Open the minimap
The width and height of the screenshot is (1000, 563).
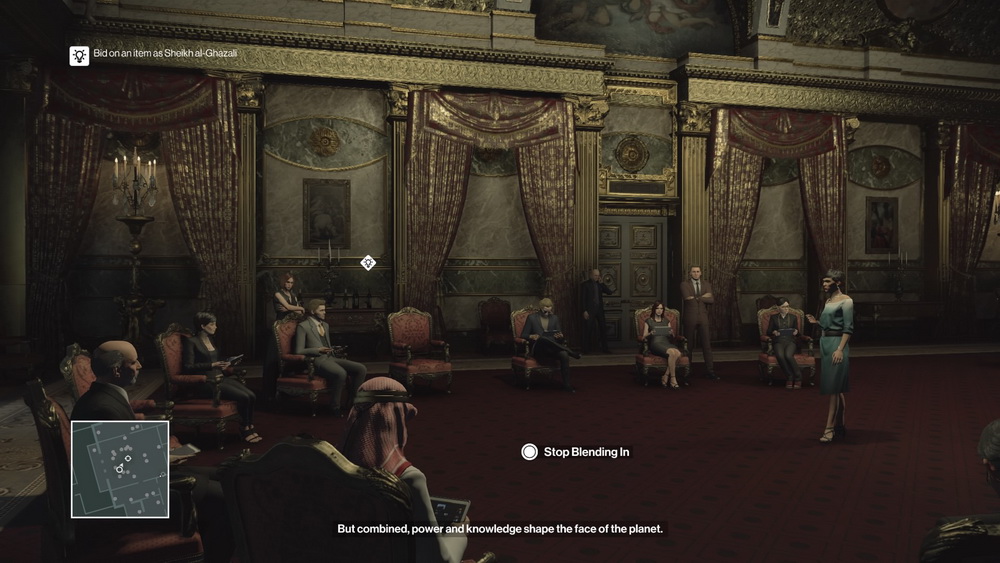pos(120,469)
